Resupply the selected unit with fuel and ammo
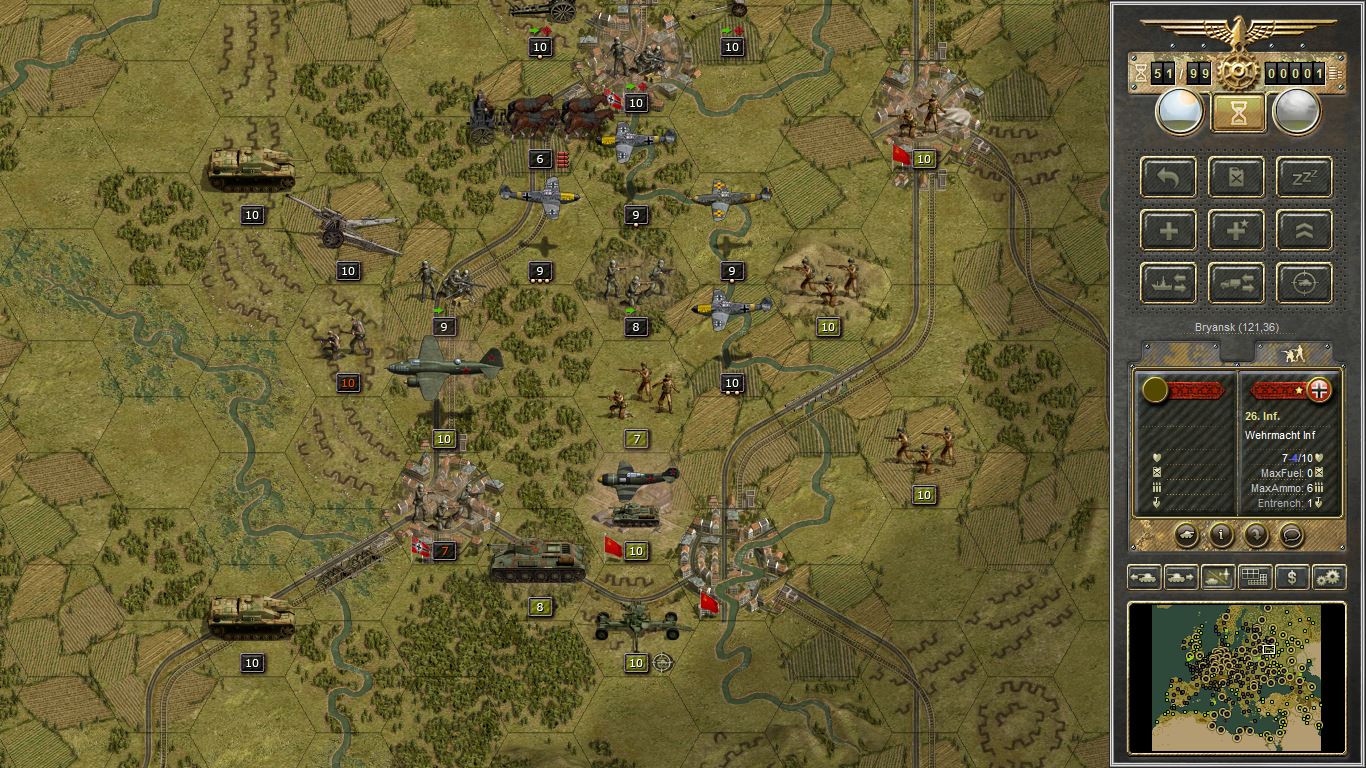This screenshot has height=768, width=1366. (1236, 177)
